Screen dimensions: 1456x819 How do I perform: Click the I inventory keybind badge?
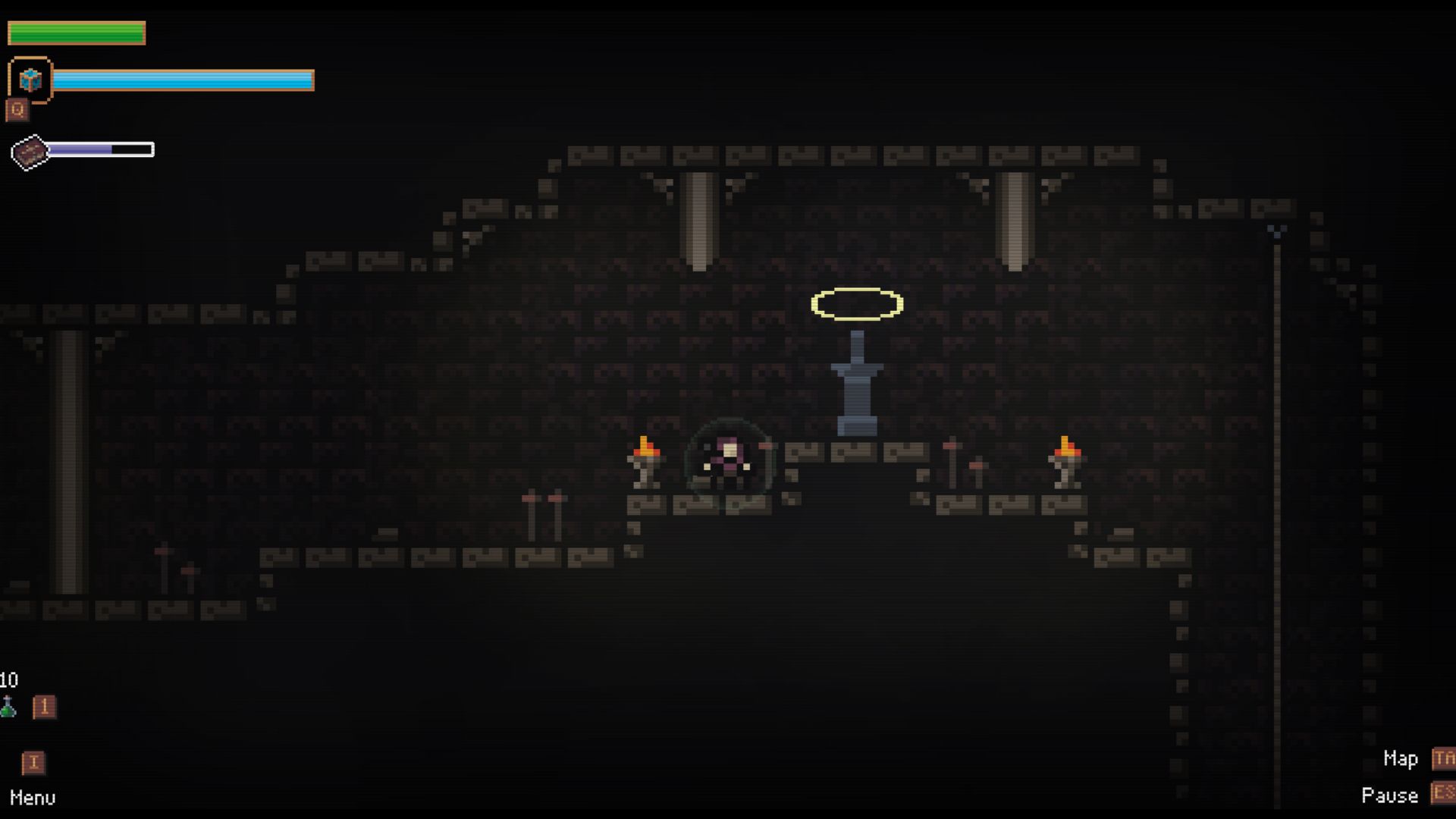(x=33, y=764)
